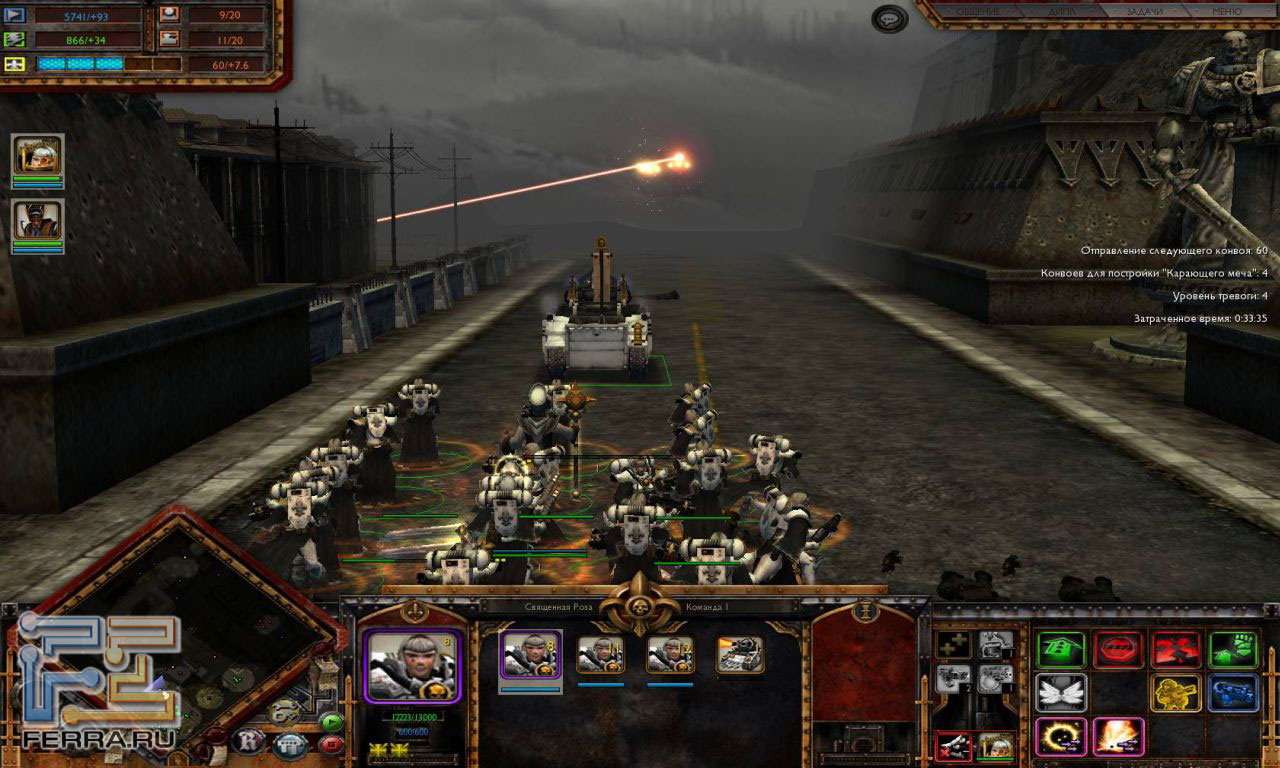The height and width of the screenshot is (768, 1280).
Task: Activate the green fist melee stance command
Action: pos(1232,650)
